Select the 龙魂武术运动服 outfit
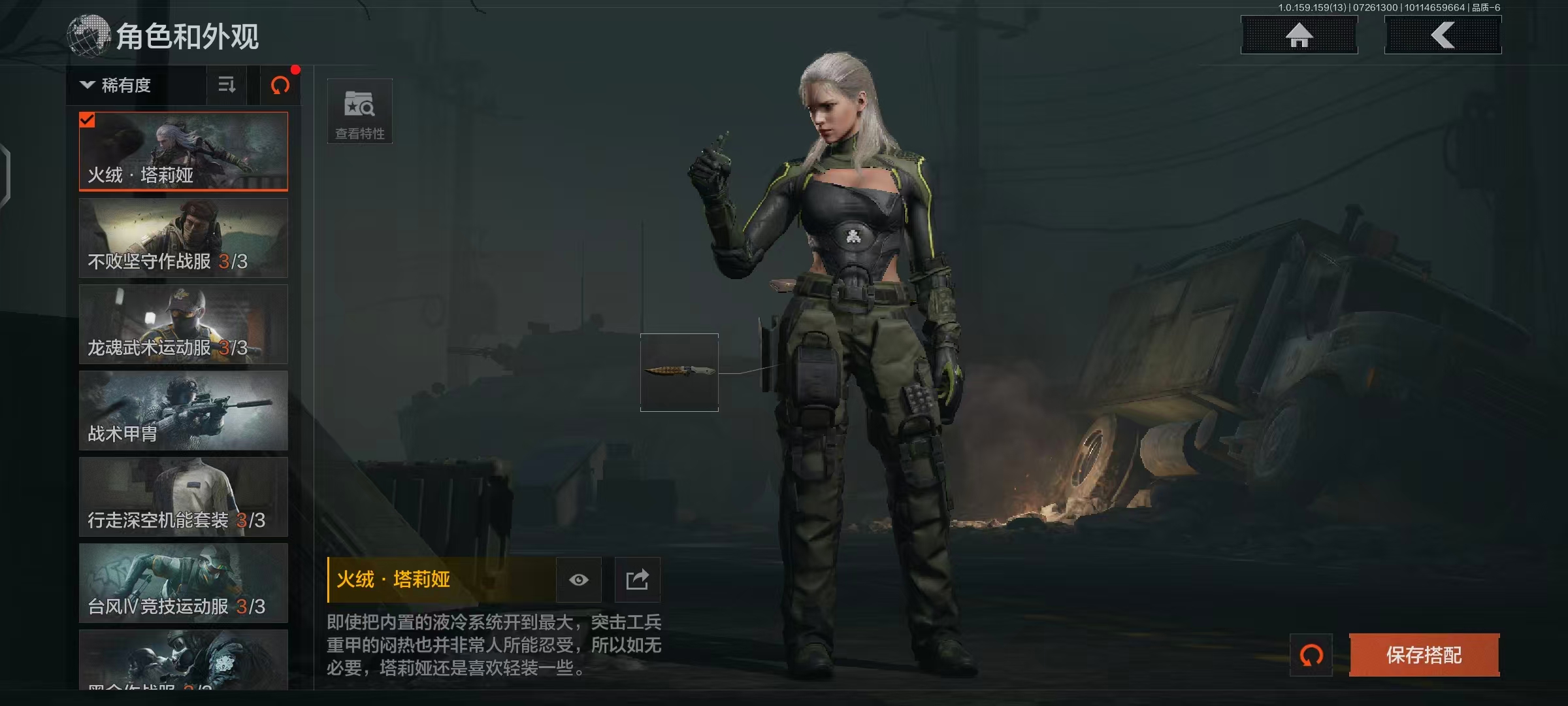 pos(184,324)
